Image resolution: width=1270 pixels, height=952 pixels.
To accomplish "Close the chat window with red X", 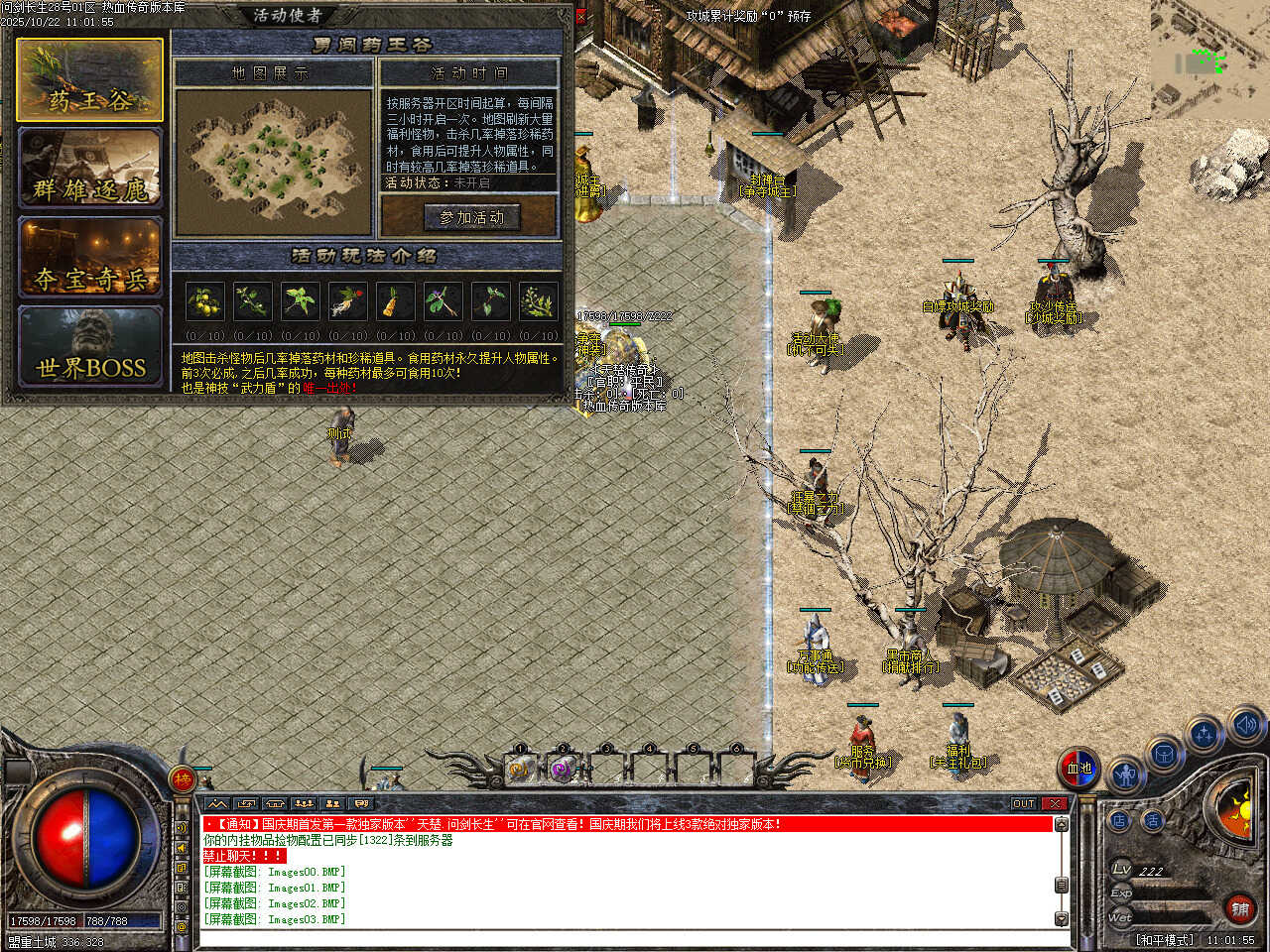I will pos(1055,803).
